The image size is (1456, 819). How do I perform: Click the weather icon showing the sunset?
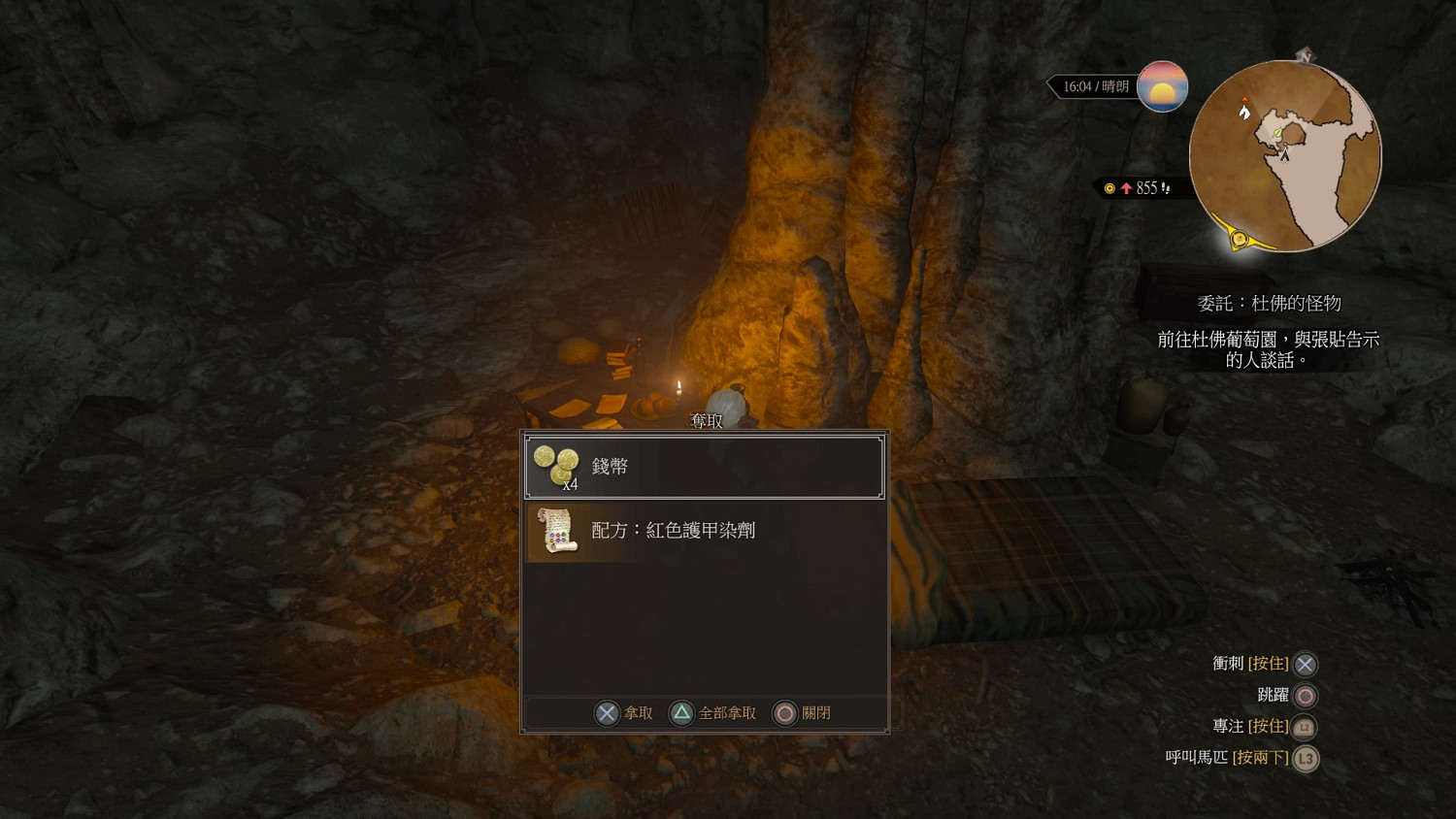(1163, 85)
